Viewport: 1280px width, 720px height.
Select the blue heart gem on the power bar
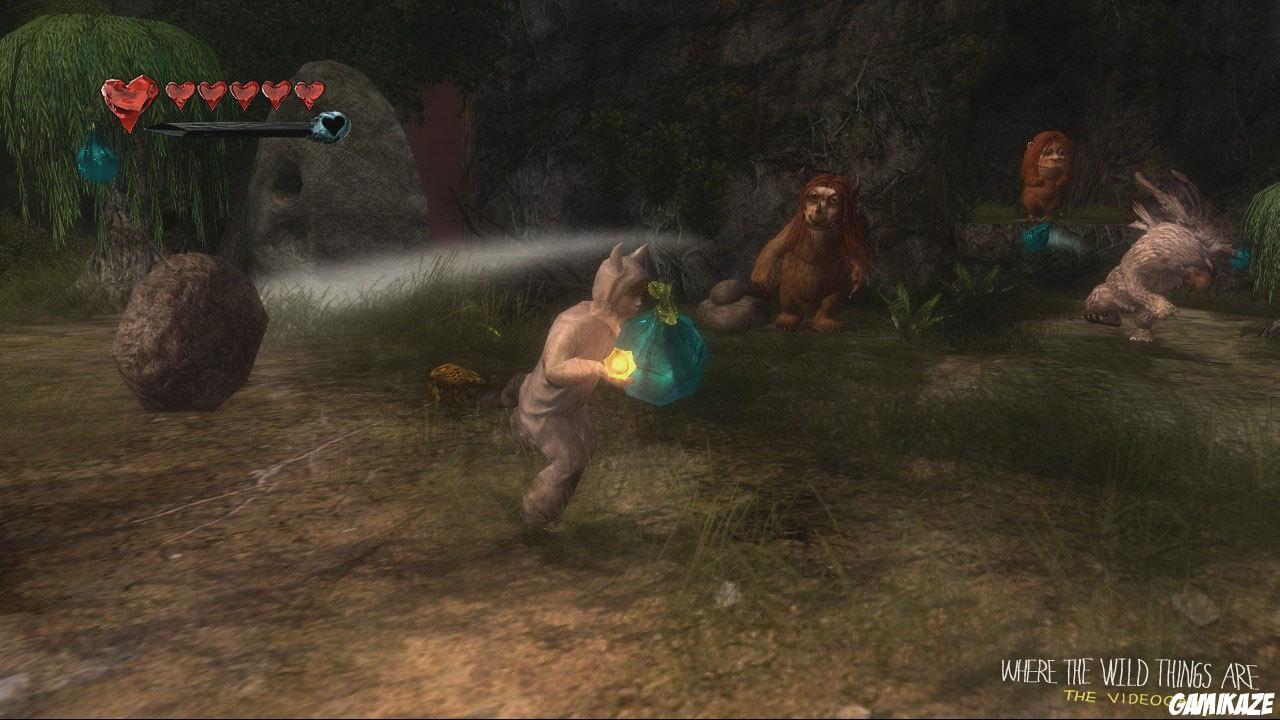point(330,126)
